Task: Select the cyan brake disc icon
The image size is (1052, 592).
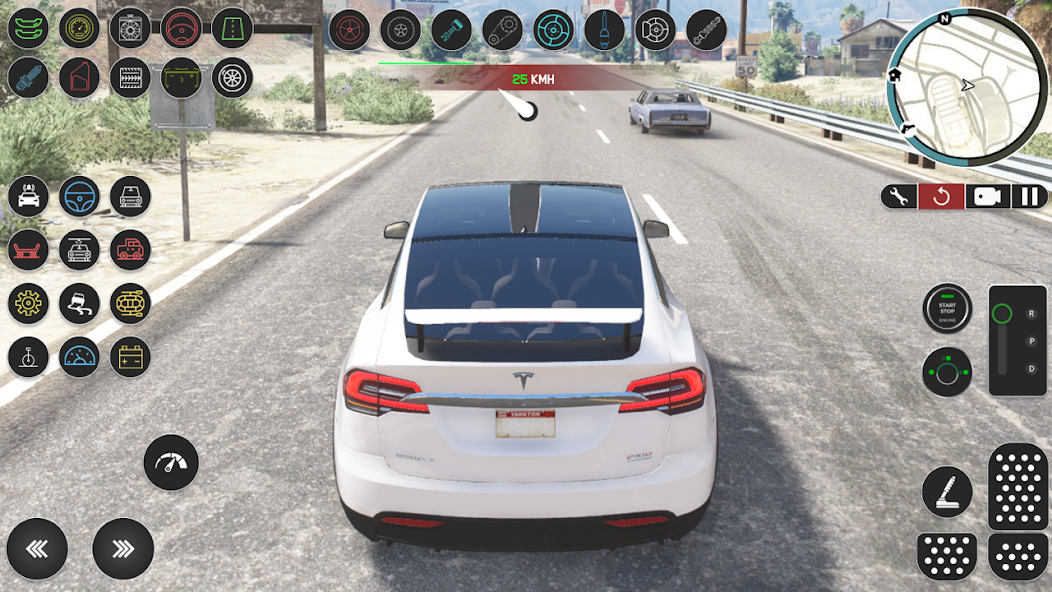Action: (553, 30)
